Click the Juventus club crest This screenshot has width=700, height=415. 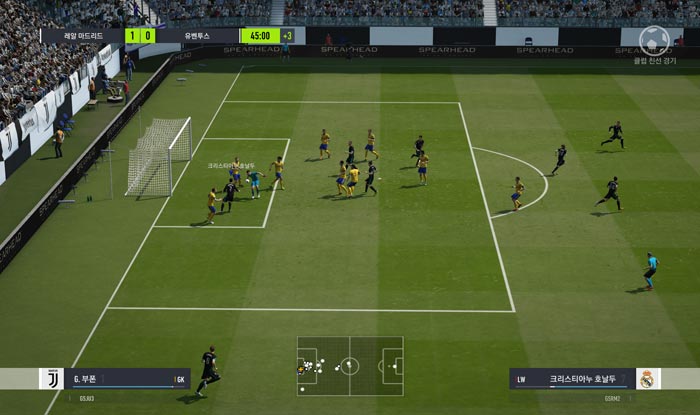click(x=51, y=379)
